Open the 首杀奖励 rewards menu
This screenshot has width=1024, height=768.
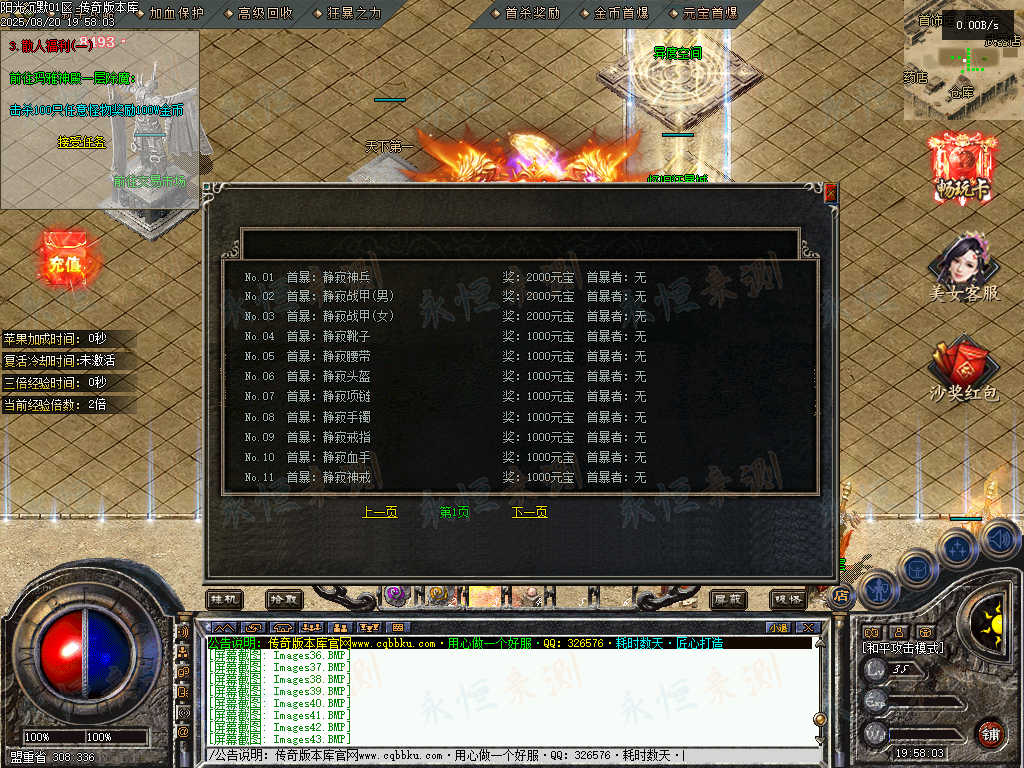pos(532,13)
